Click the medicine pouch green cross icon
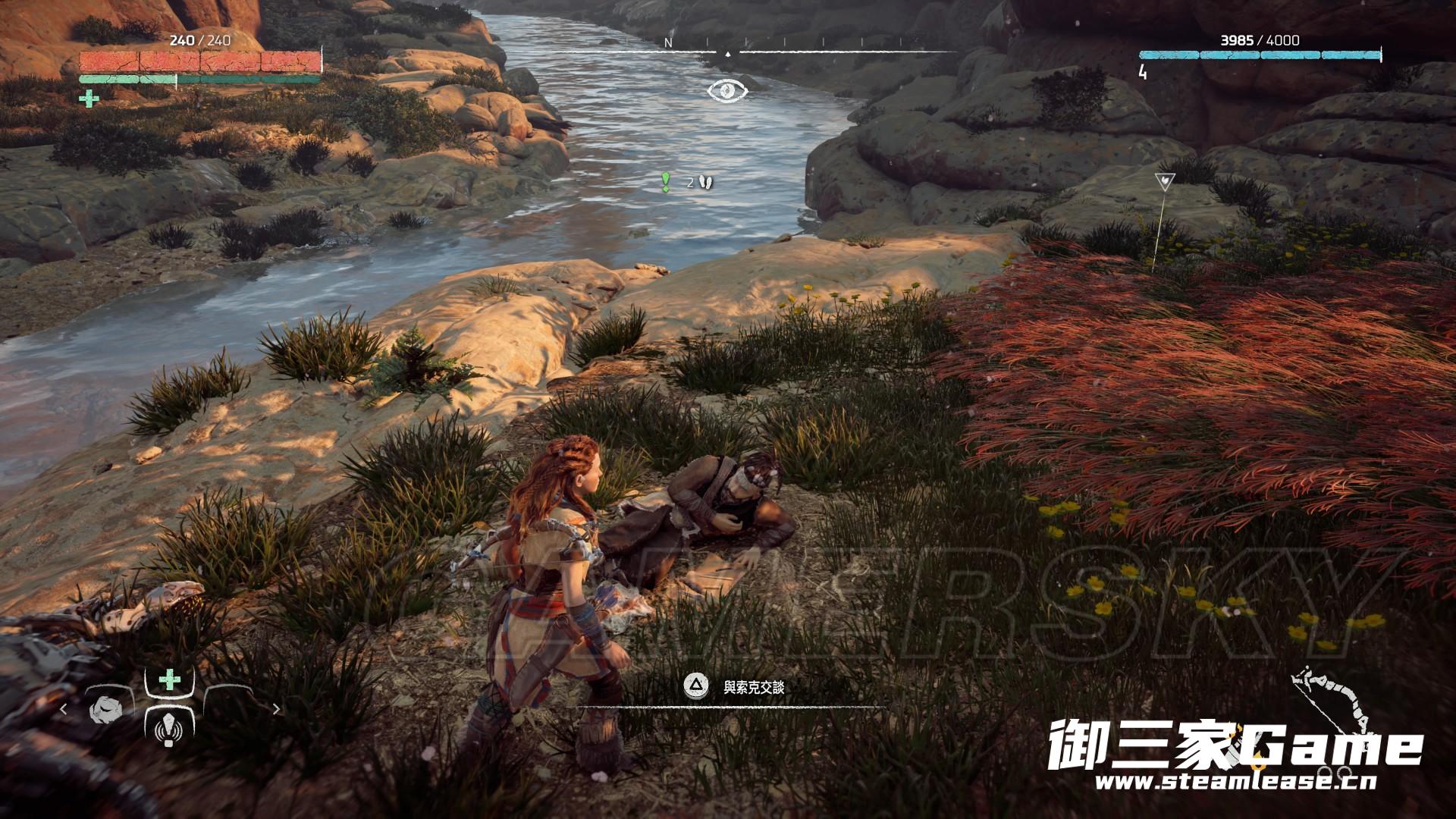Image resolution: width=1456 pixels, height=819 pixels. (89, 99)
